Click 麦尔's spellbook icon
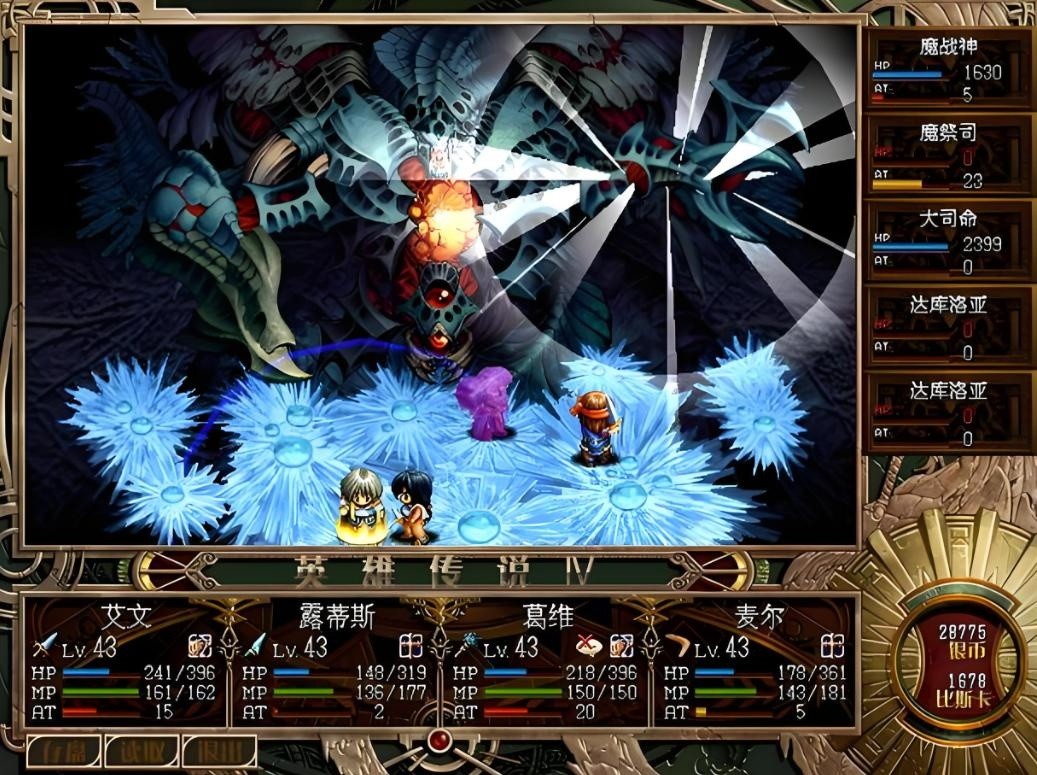1037x775 pixels. pyautogui.click(x=832, y=646)
